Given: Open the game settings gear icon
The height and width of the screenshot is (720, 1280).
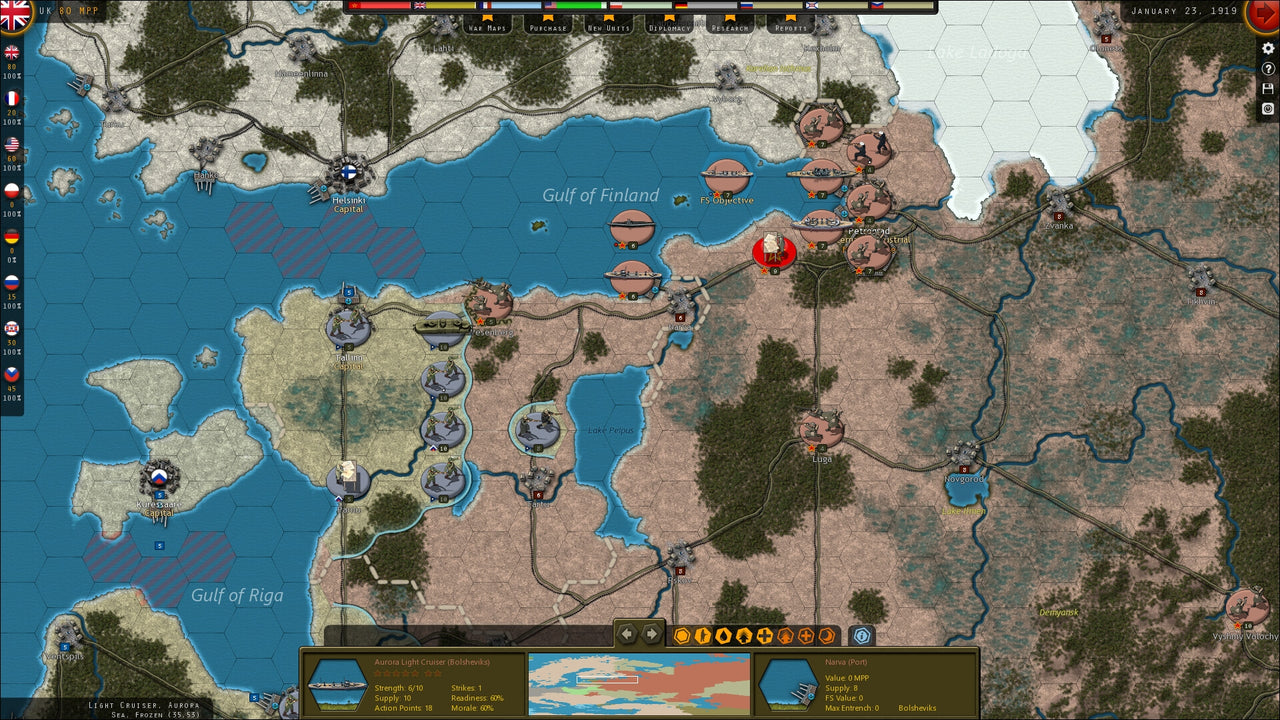Looking at the screenshot, I should [1268, 48].
